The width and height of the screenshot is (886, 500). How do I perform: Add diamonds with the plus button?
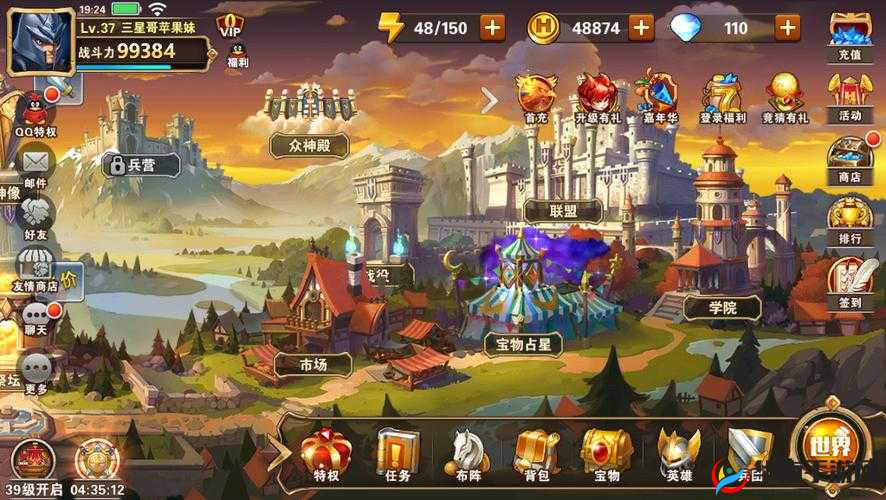788,27
